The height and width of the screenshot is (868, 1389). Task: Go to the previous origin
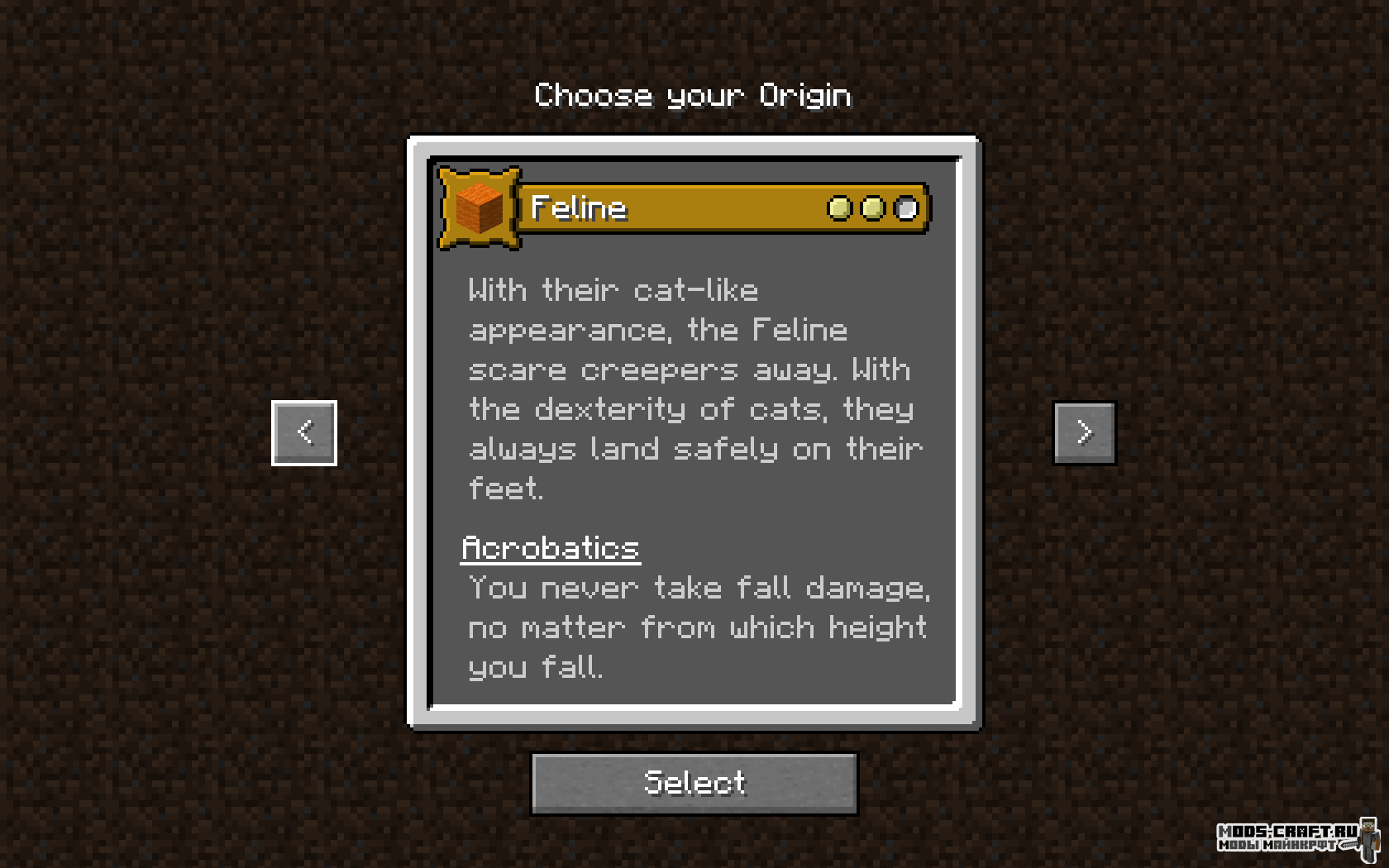[304, 432]
